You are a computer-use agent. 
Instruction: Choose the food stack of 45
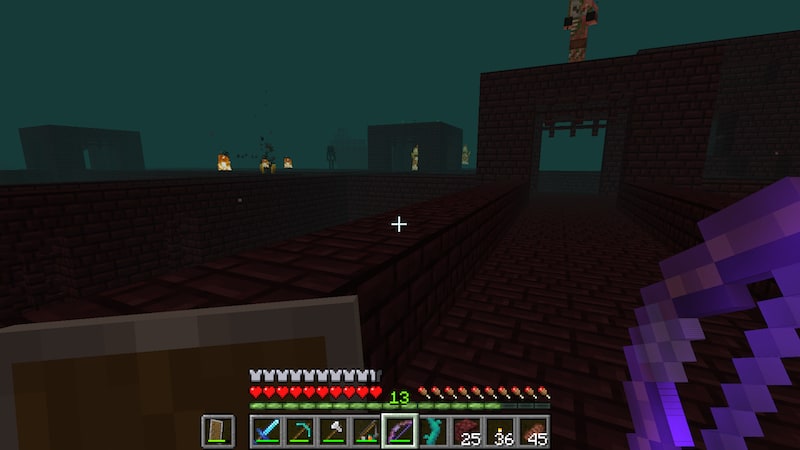[x=533, y=432]
